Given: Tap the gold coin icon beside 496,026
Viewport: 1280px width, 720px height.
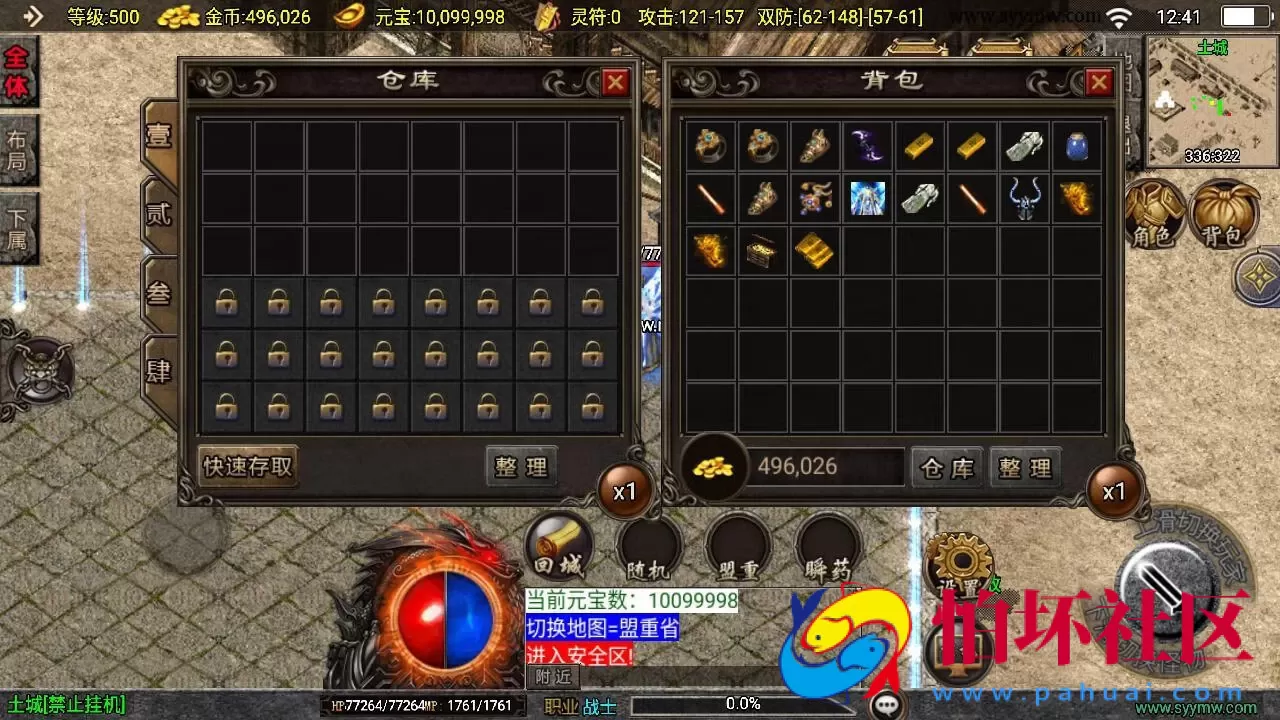Looking at the screenshot, I should [x=713, y=466].
